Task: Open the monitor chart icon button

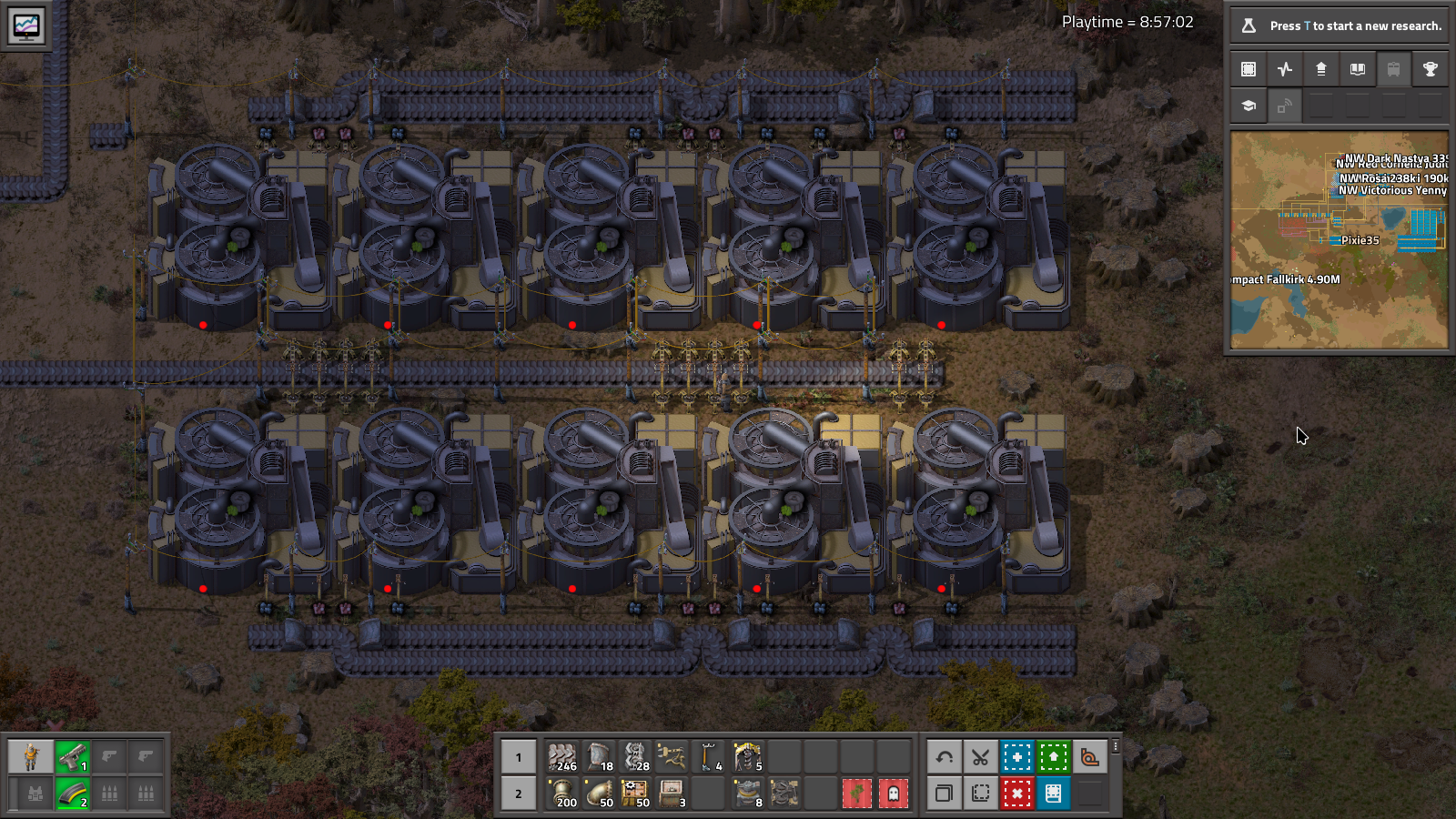Action: (25, 25)
